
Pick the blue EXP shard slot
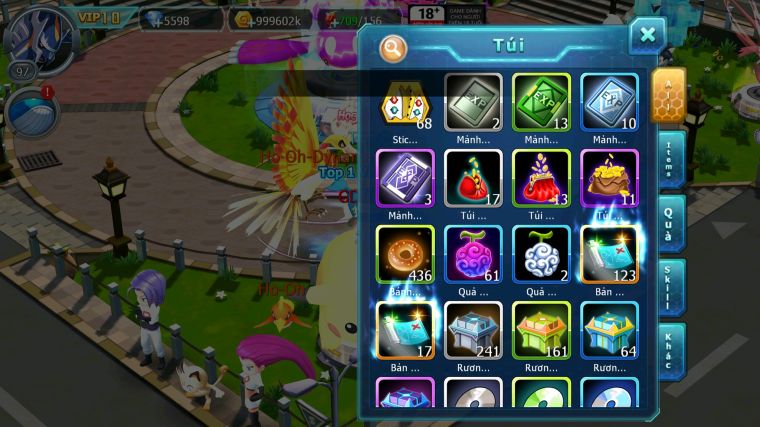[x=609, y=101]
